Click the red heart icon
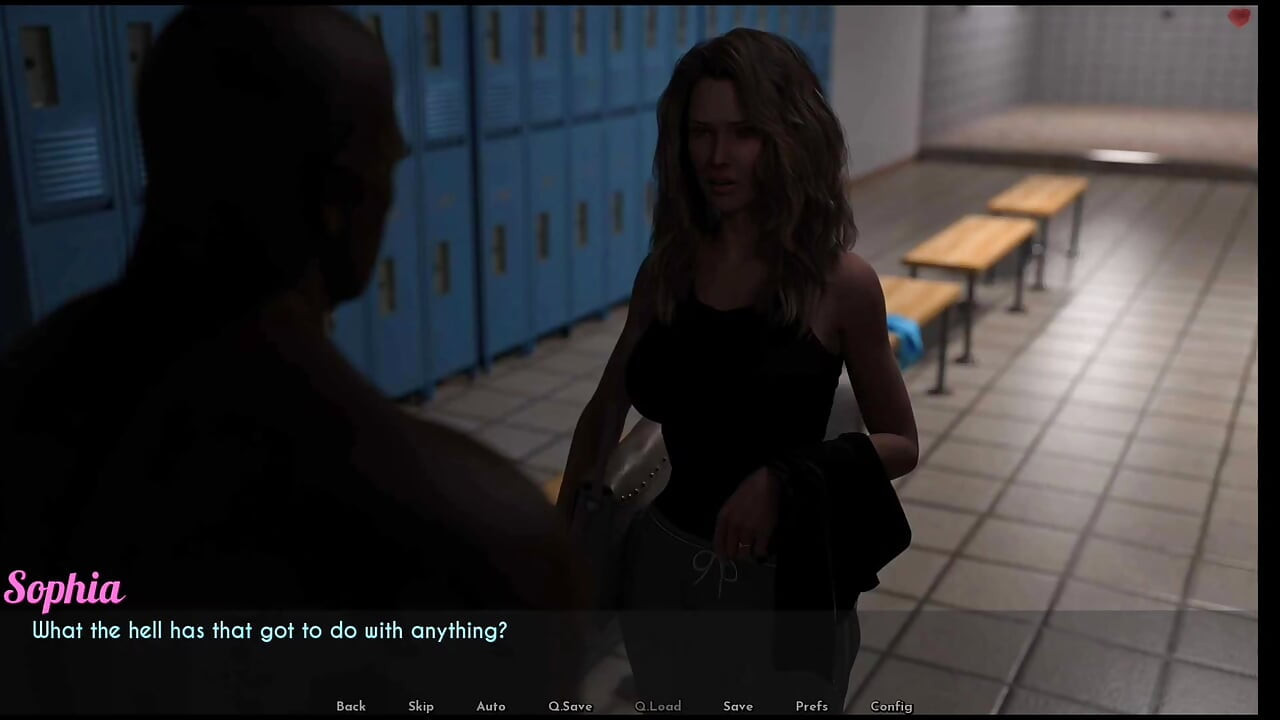Screen dimensions: 1280x720 click(1239, 17)
